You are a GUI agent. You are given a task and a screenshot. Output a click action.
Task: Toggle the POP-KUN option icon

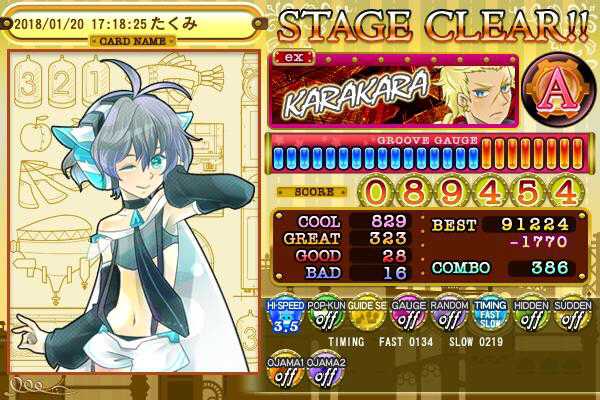point(324,315)
